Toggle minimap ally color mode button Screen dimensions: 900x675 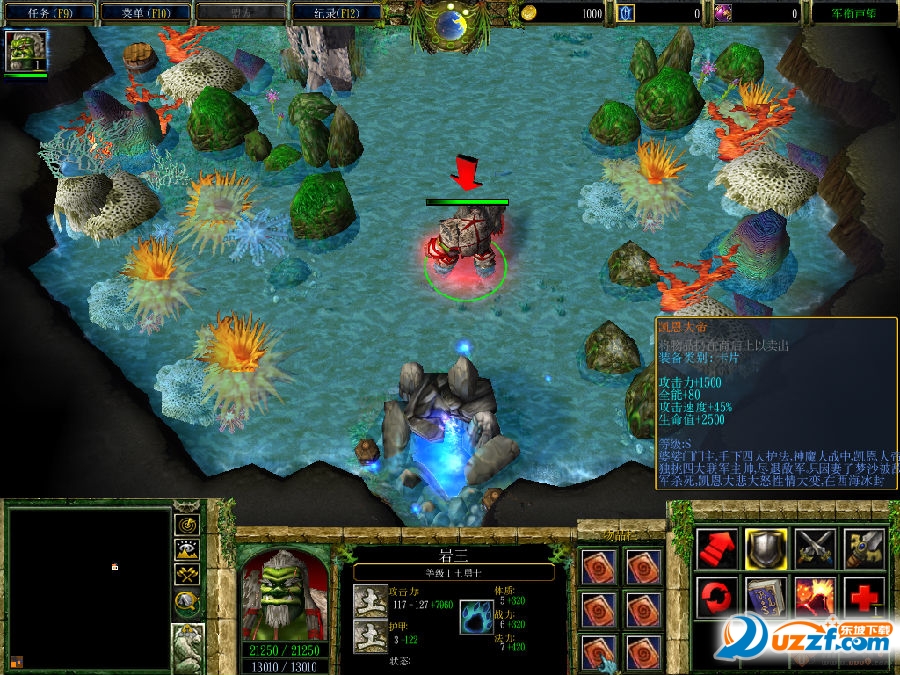pos(188,574)
